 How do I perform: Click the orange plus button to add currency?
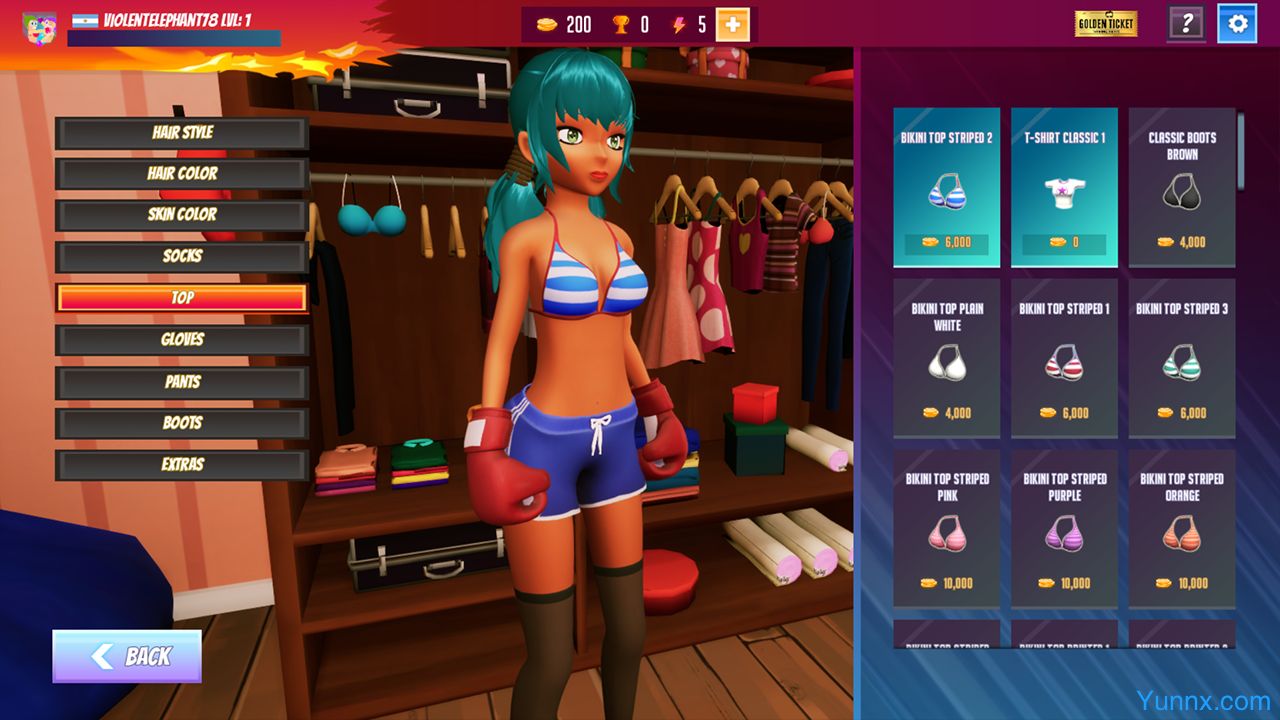(x=732, y=25)
